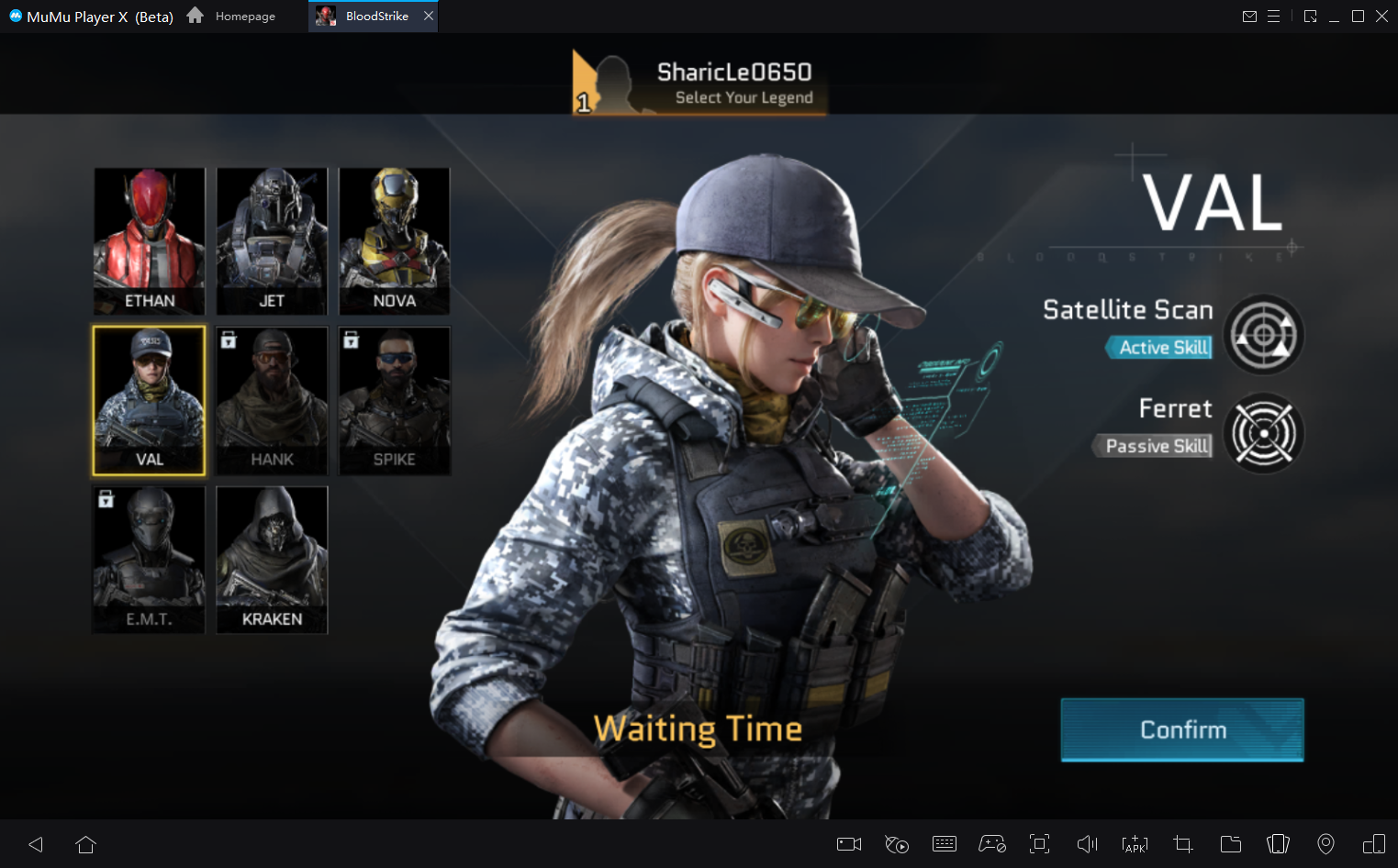This screenshot has width=1398, height=868.
Task: Pick KRAKEN as your legend
Action: point(272,560)
